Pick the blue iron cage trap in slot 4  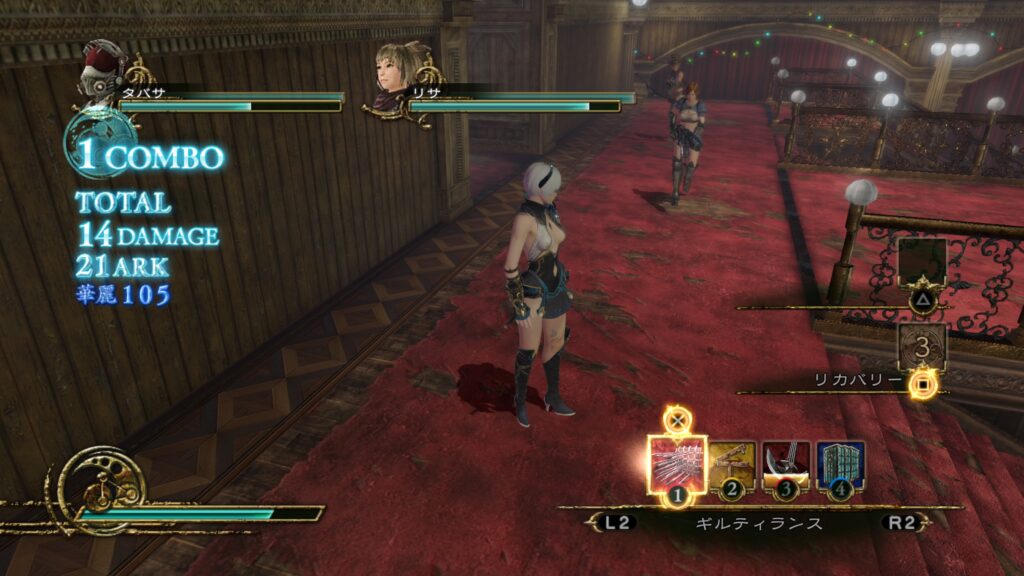[x=840, y=465]
